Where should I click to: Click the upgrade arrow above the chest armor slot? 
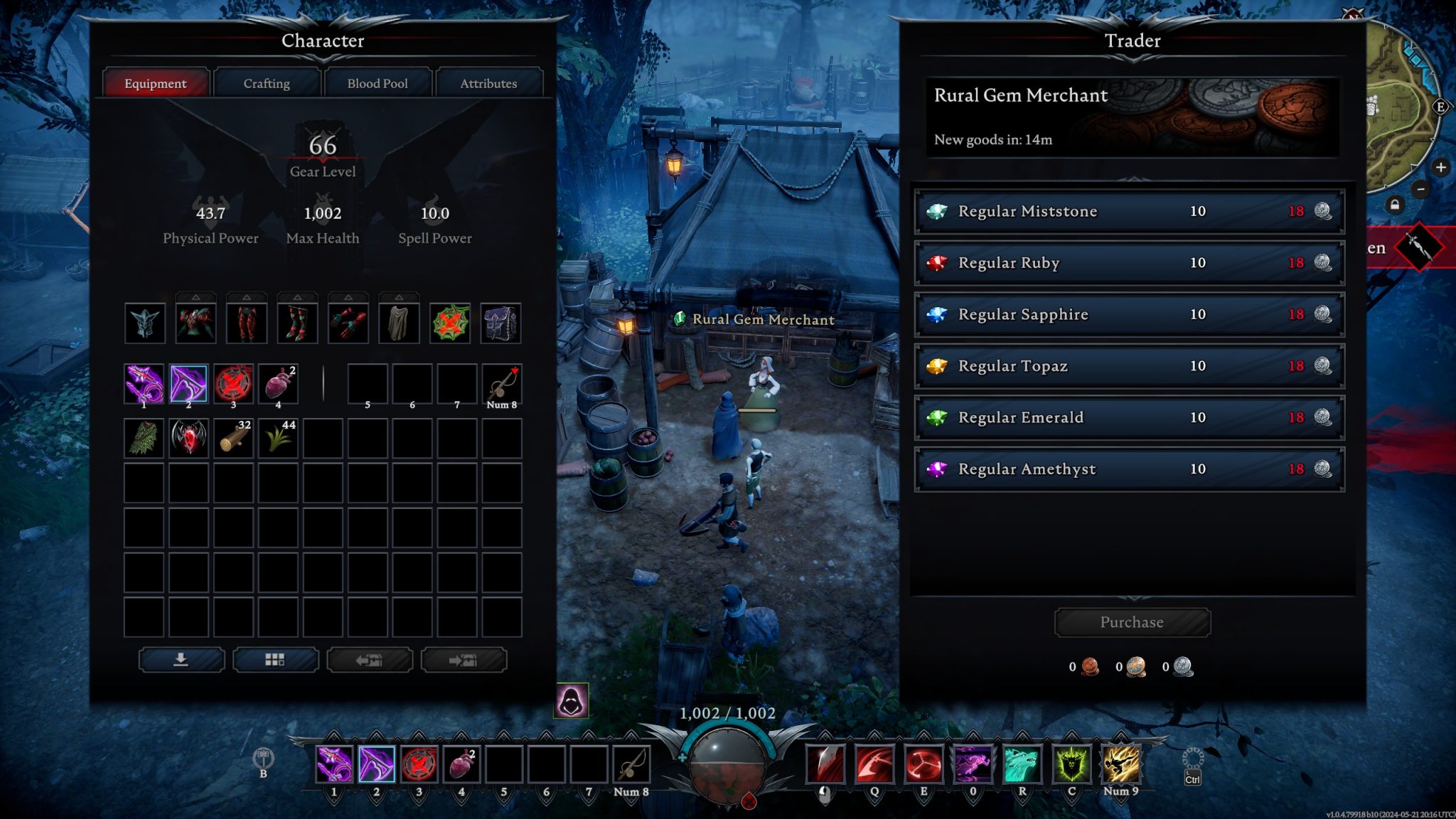tap(196, 297)
